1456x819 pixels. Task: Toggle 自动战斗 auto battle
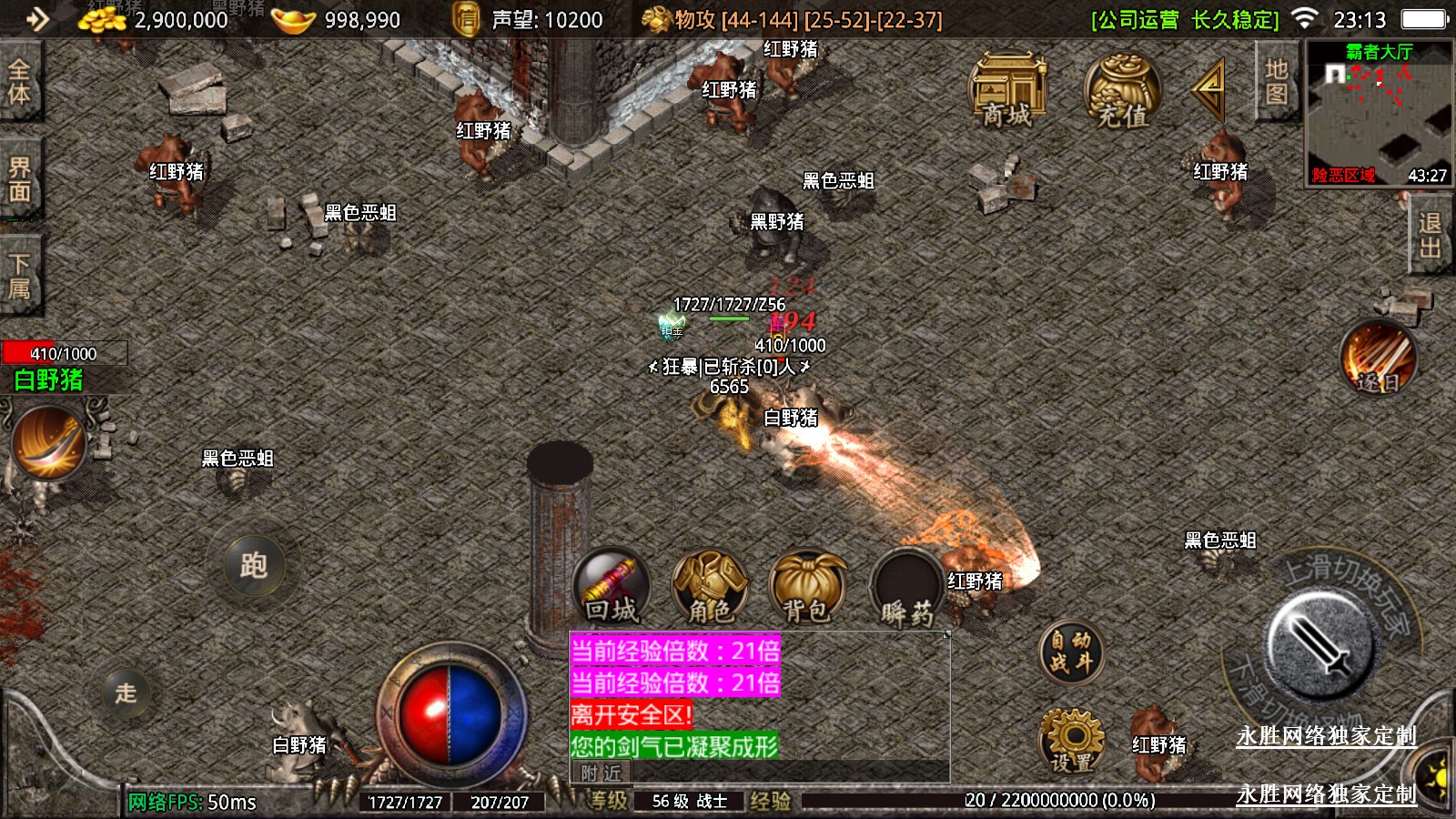coord(1071,652)
